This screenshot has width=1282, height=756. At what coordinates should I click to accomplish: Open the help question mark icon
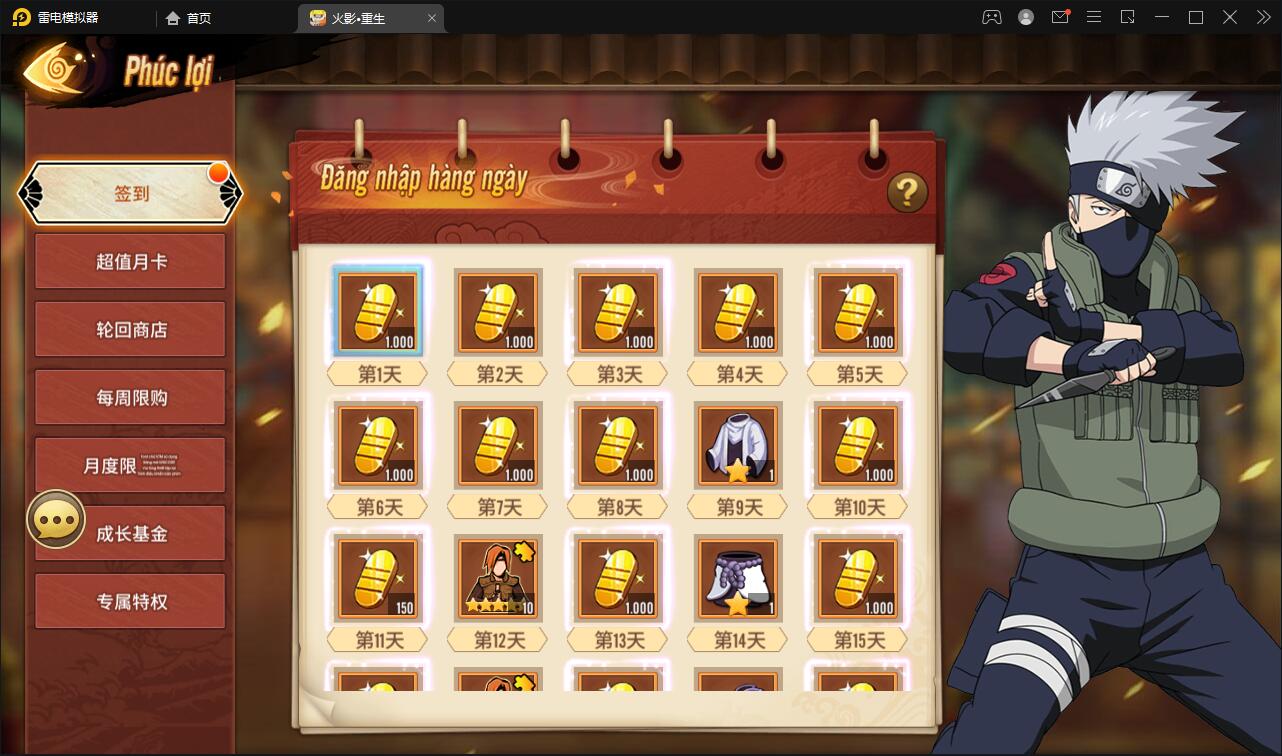(x=905, y=194)
